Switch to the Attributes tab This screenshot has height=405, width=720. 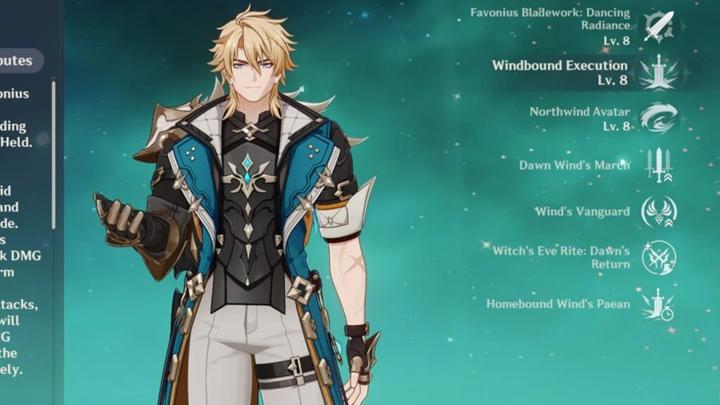[x=20, y=61]
